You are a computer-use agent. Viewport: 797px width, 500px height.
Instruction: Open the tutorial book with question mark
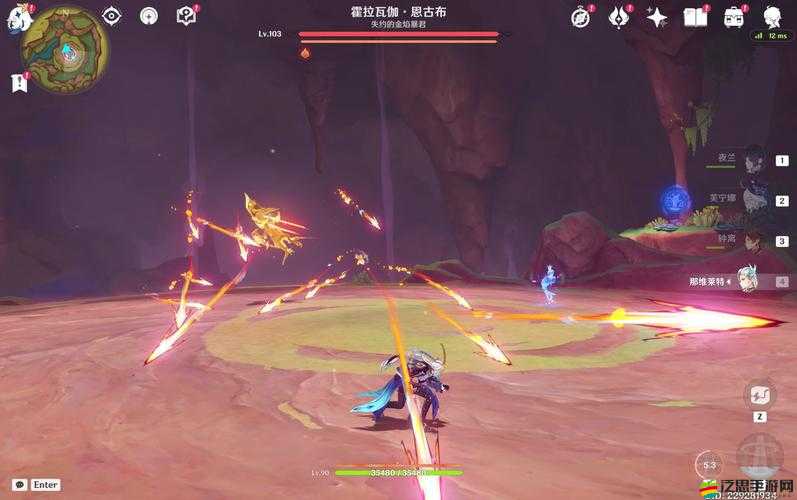186,15
